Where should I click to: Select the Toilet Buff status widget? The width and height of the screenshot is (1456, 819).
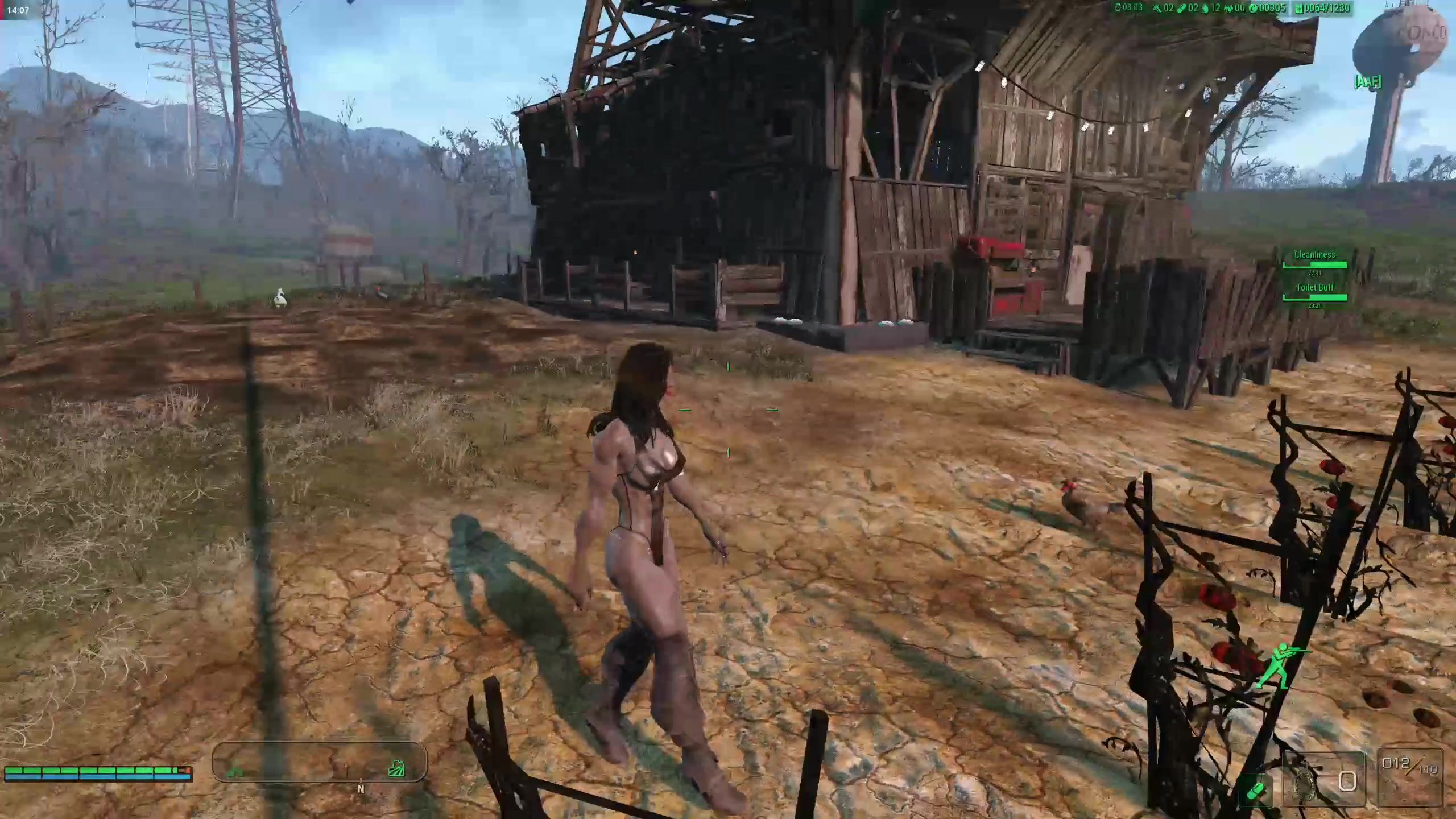point(1314,292)
